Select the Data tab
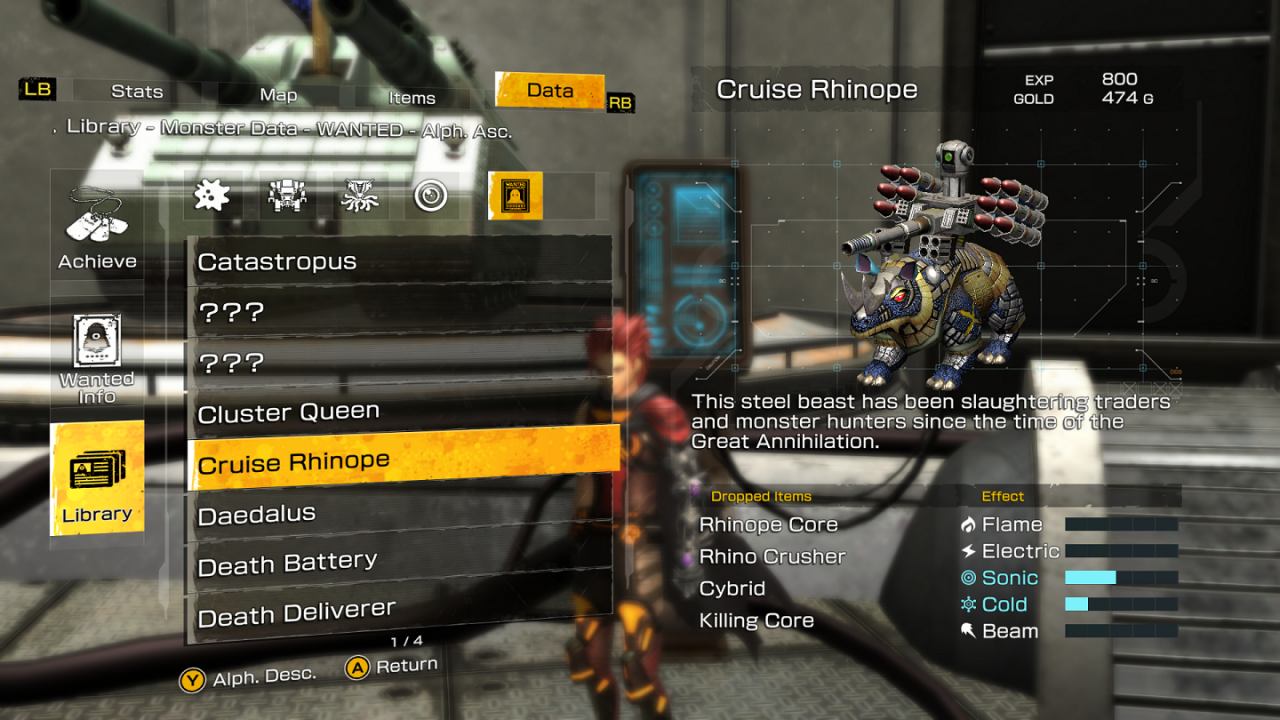Screen dimensions: 1280x720 point(550,90)
